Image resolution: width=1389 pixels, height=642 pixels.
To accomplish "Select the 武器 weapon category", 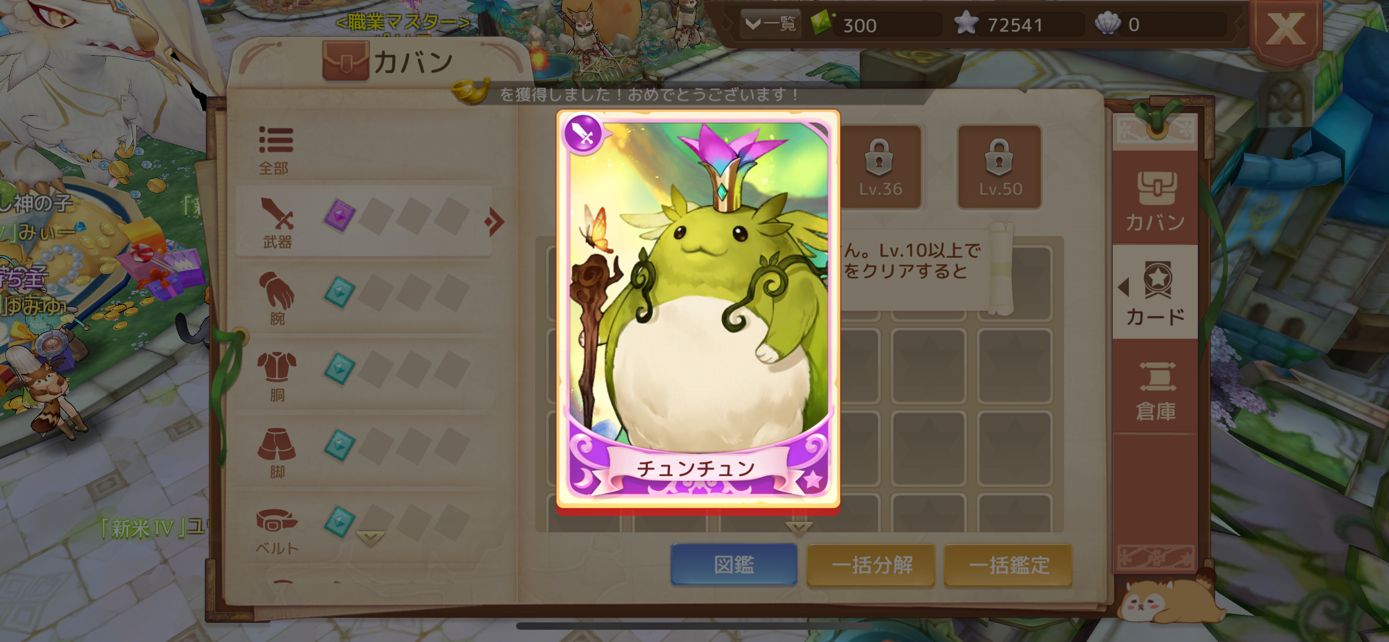I will (x=277, y=222).
